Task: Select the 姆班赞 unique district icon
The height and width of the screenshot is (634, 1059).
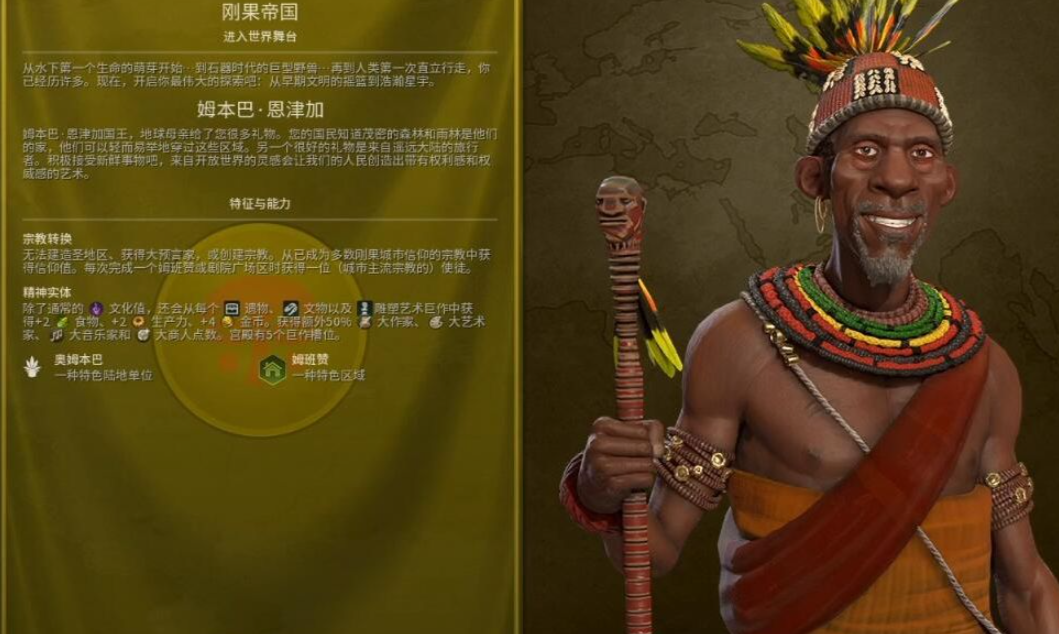Action: click(272, 368)
